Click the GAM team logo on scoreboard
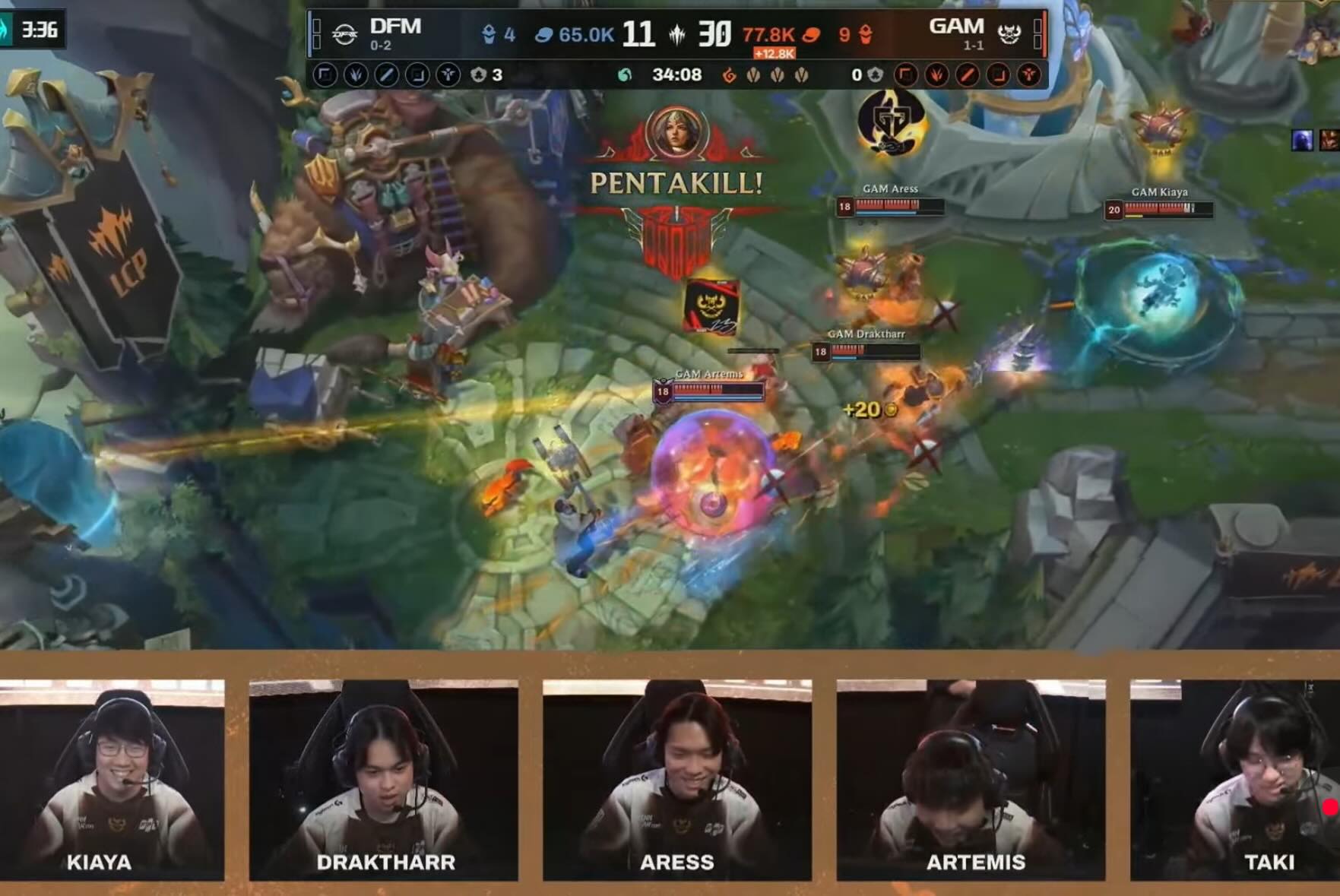The width and height of the screenshot is (1340, 896). [x=1009, y=34]
